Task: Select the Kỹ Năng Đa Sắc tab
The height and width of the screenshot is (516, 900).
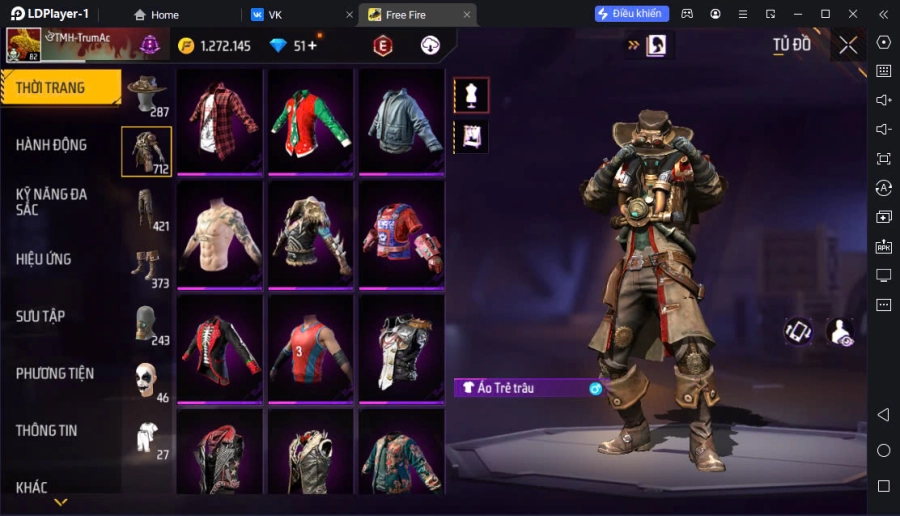Action: (52, 201)
